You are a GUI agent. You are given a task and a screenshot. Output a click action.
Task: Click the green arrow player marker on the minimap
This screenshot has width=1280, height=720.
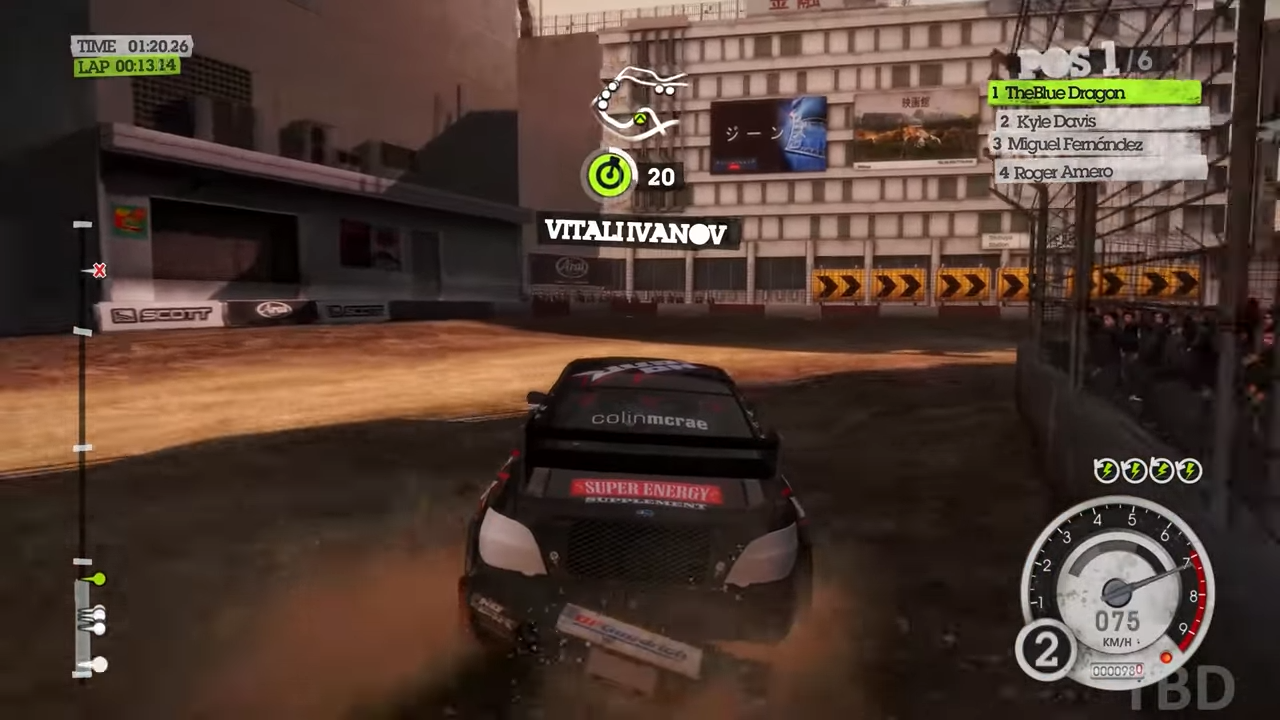(x=640, y=120)
